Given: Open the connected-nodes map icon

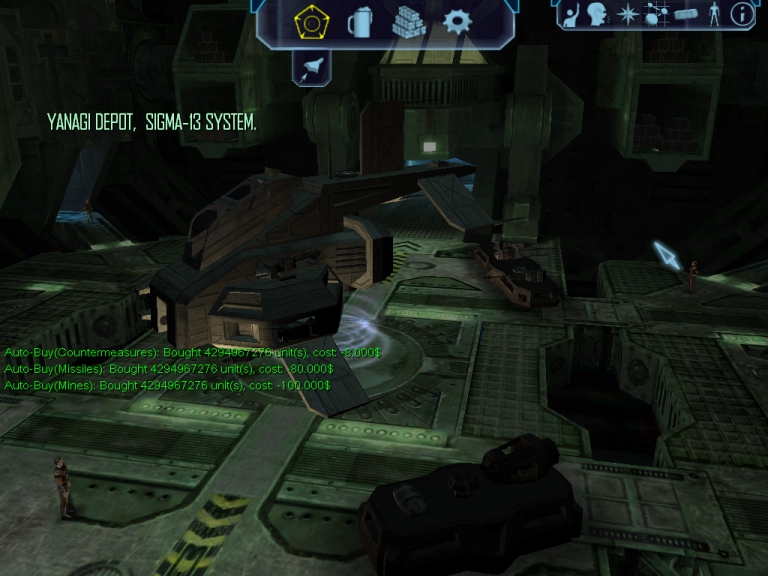Looking at the screenshot, I should click(656, 14).
